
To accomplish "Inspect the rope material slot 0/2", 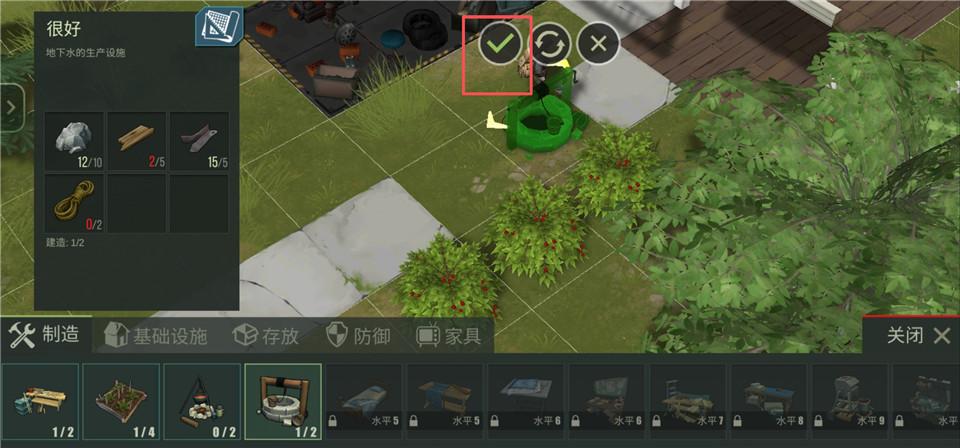I will pos(74,204).
